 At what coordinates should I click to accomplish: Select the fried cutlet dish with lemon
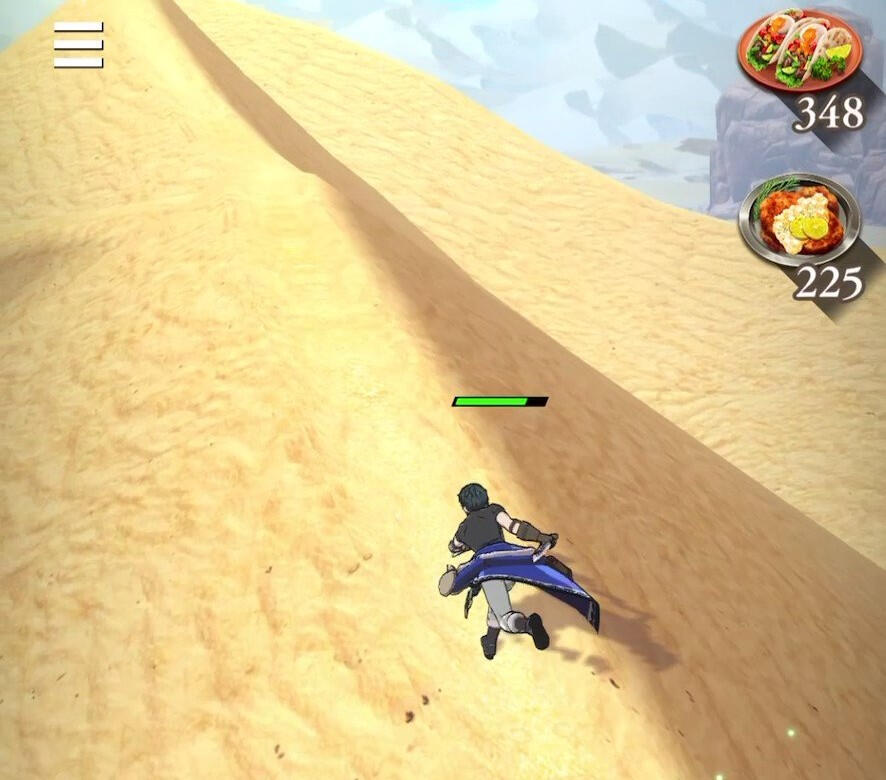pyautogui.click(x=799, y=219)
